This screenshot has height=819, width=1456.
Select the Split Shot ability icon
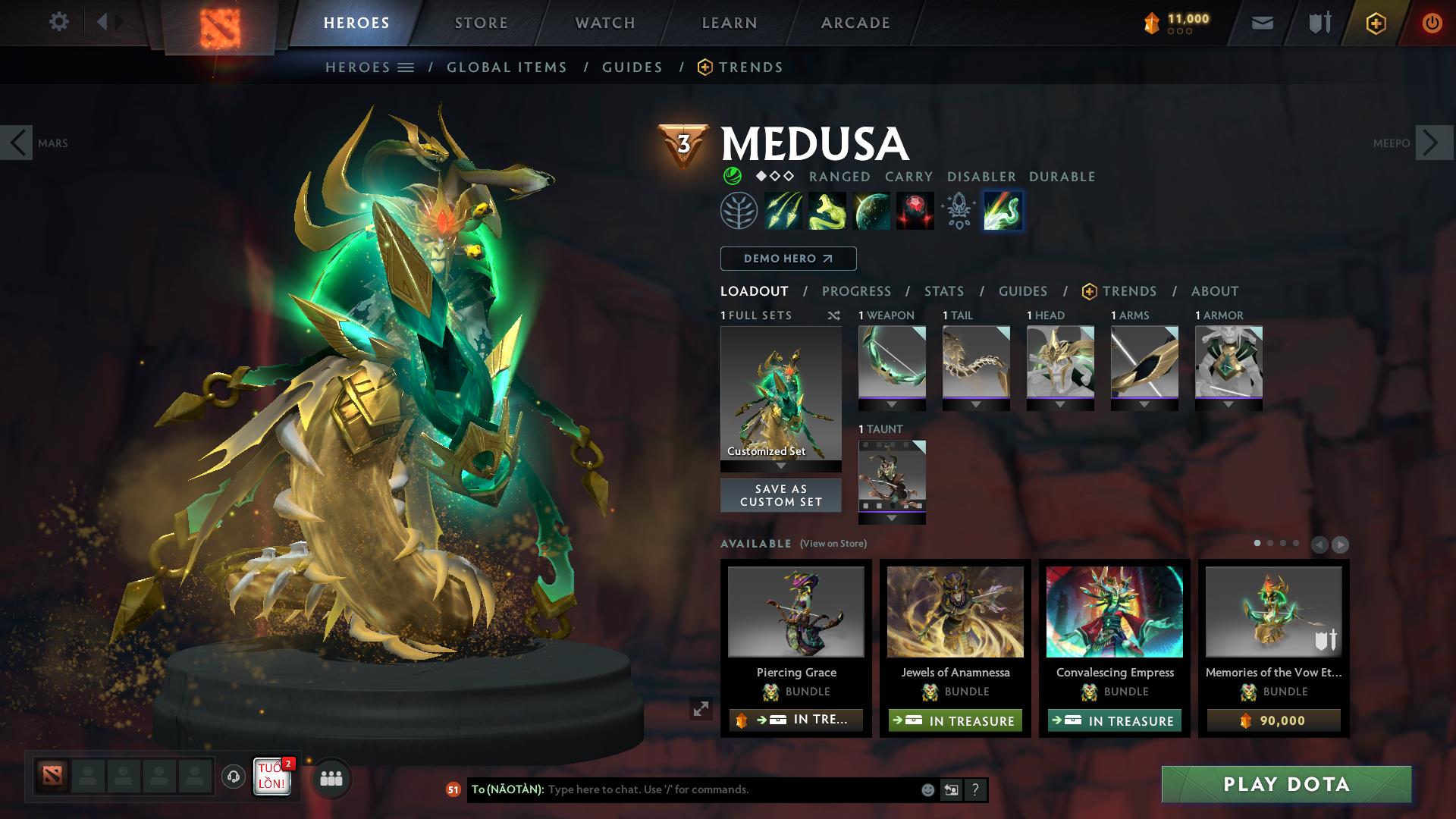pos(783,211)
